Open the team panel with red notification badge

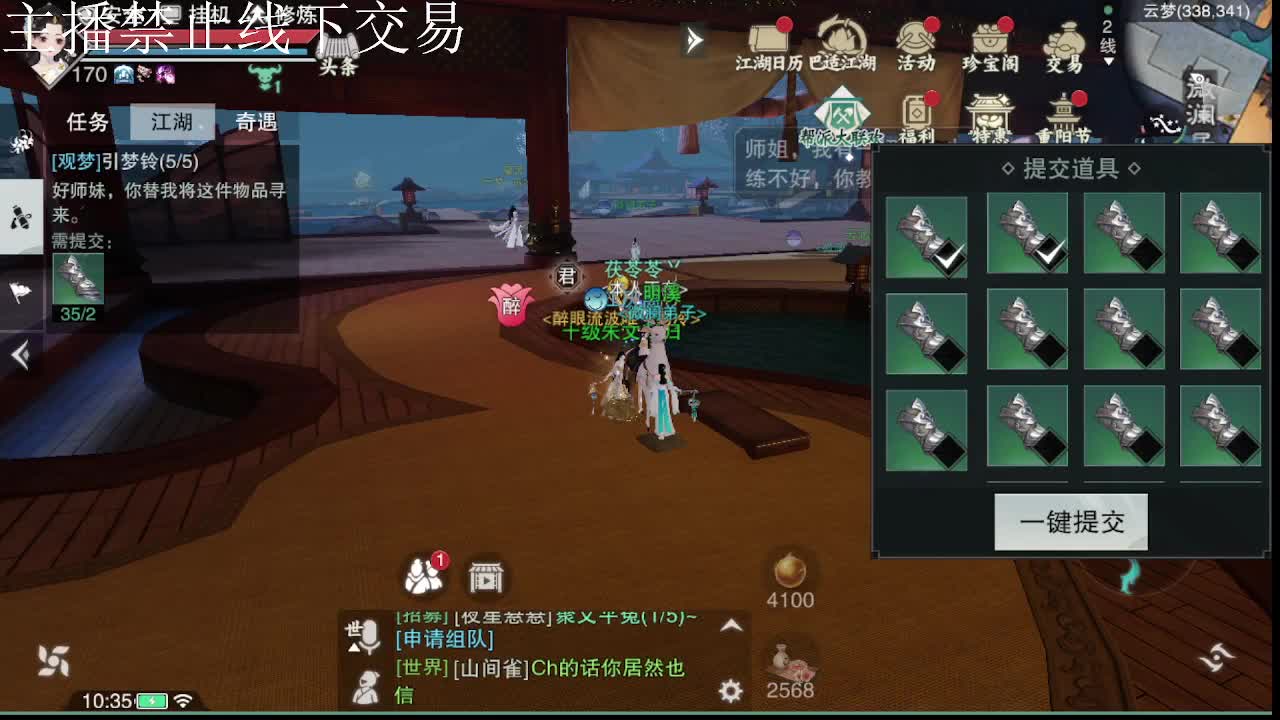point(425,573)
